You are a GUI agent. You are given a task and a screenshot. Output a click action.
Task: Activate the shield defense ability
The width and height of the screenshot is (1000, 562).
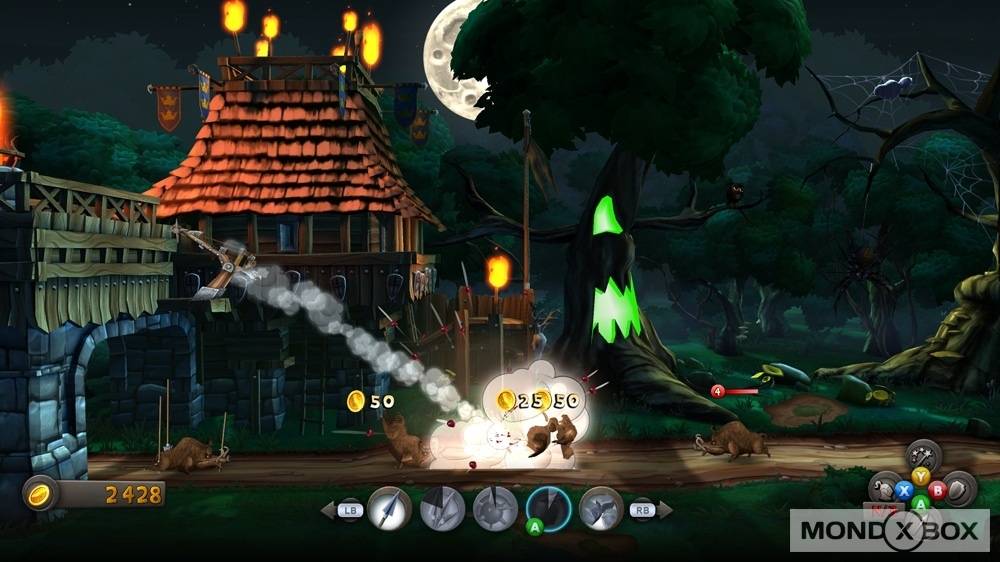click(959, 489)
